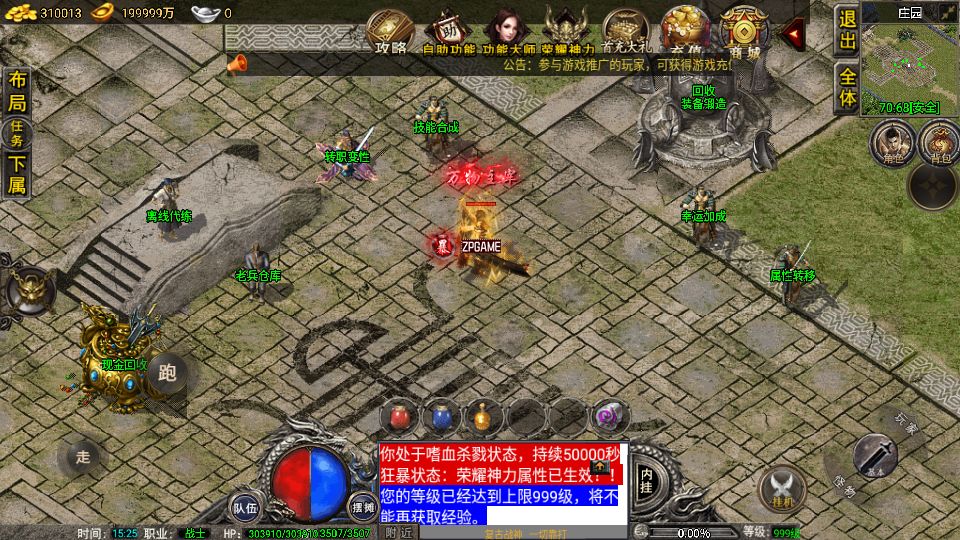The height and width of the screenshot is (540, 960).
Task: Toggle the 走 walk mode button
Action: (82, 457)
